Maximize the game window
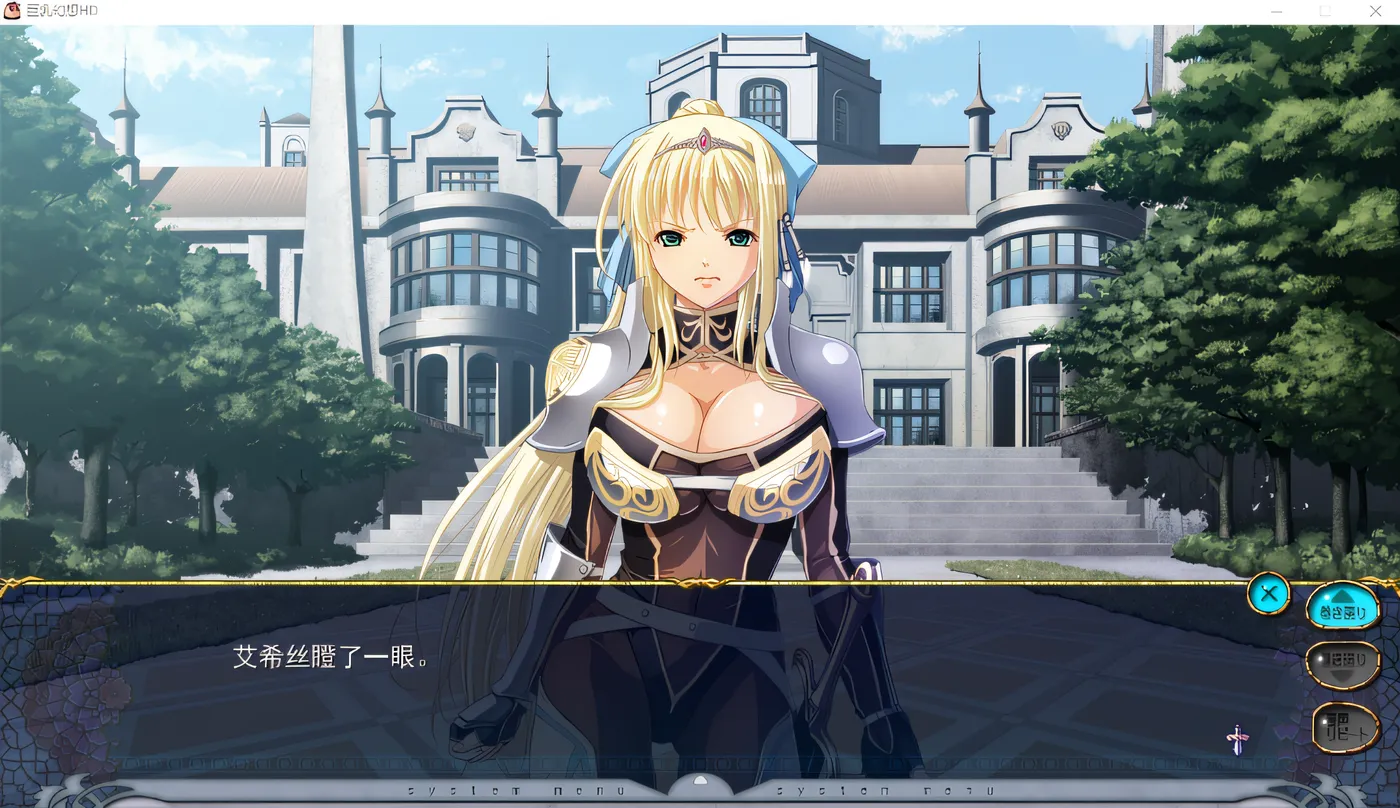The width and height of the screenshot is (1400, 808). coord(1326,11)
